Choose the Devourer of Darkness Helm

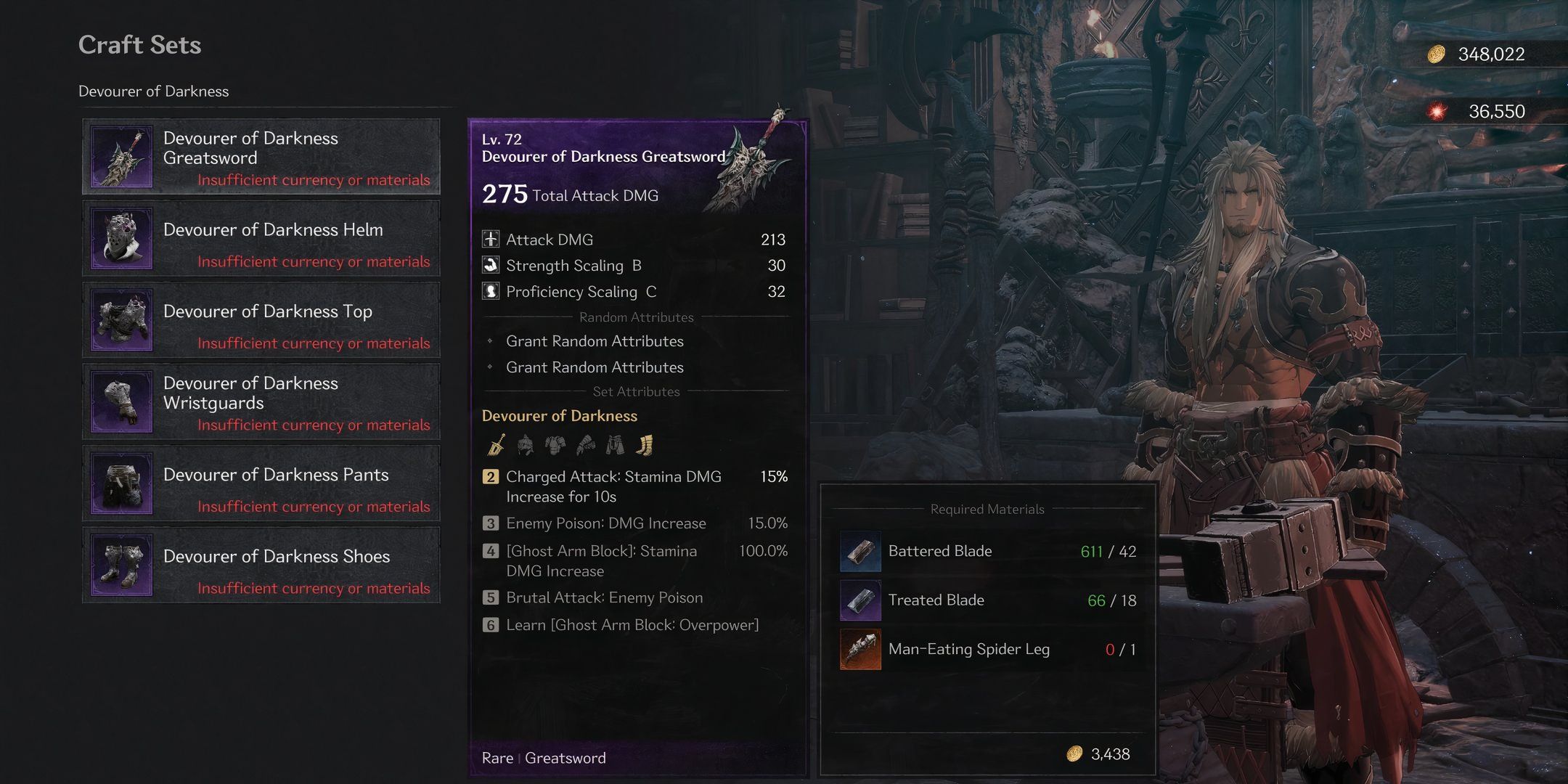pos(261,238)
